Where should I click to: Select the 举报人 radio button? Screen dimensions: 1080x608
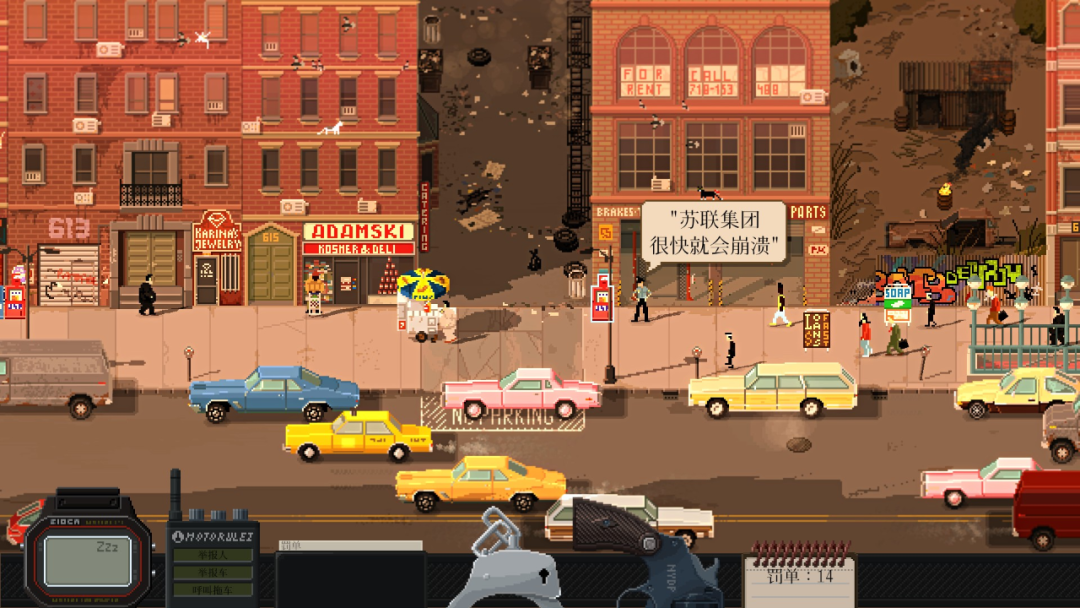[x=212, y=555]
